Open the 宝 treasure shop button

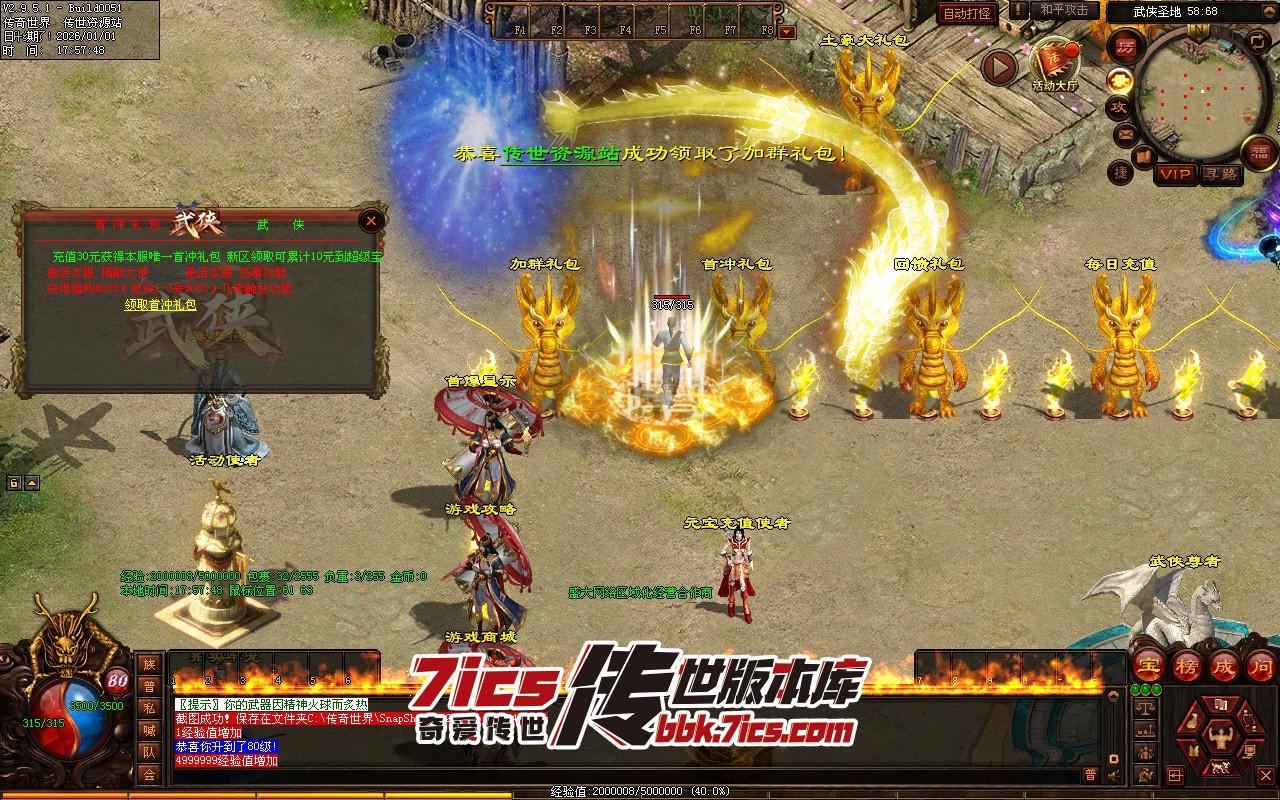(x=1149, y=666)
